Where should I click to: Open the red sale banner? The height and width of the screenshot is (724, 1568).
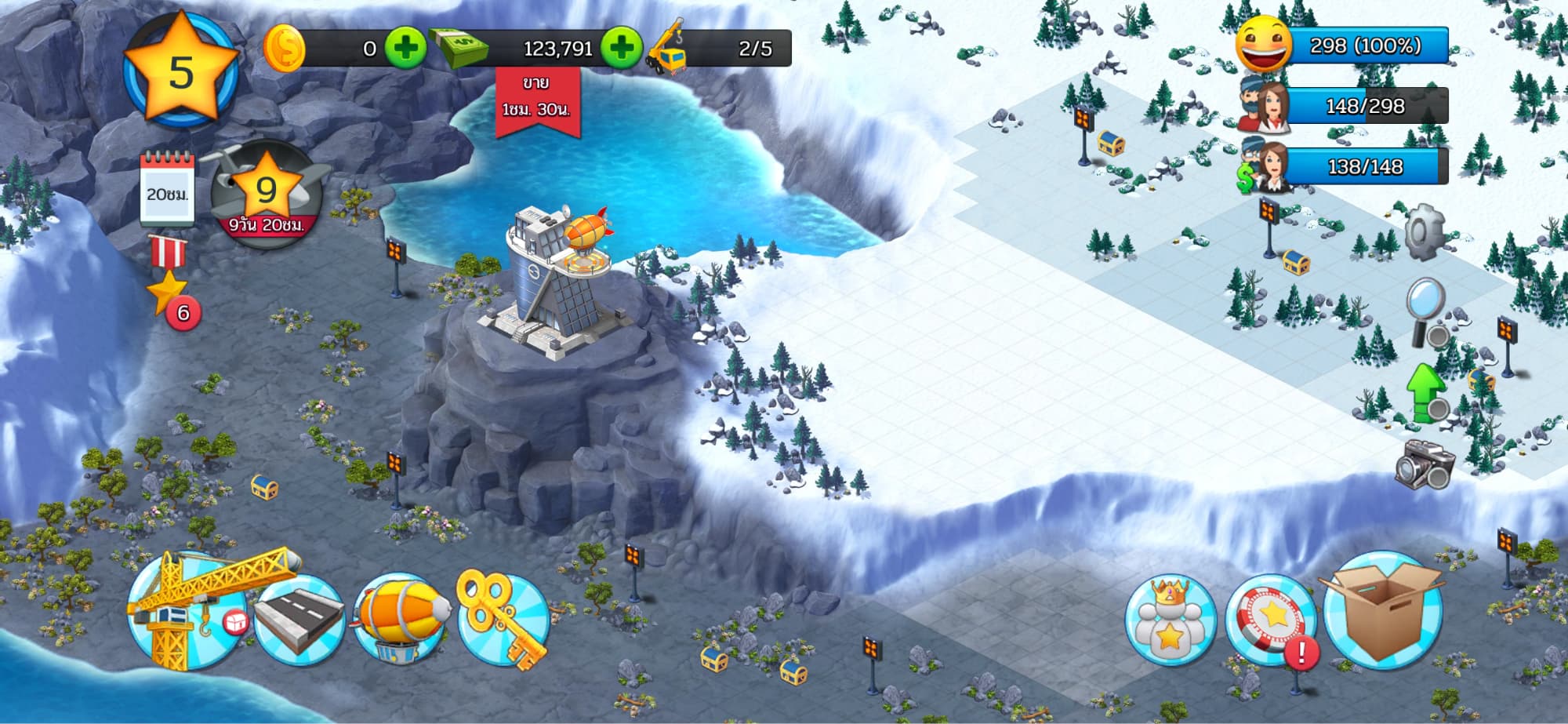(x=537, y=100)
